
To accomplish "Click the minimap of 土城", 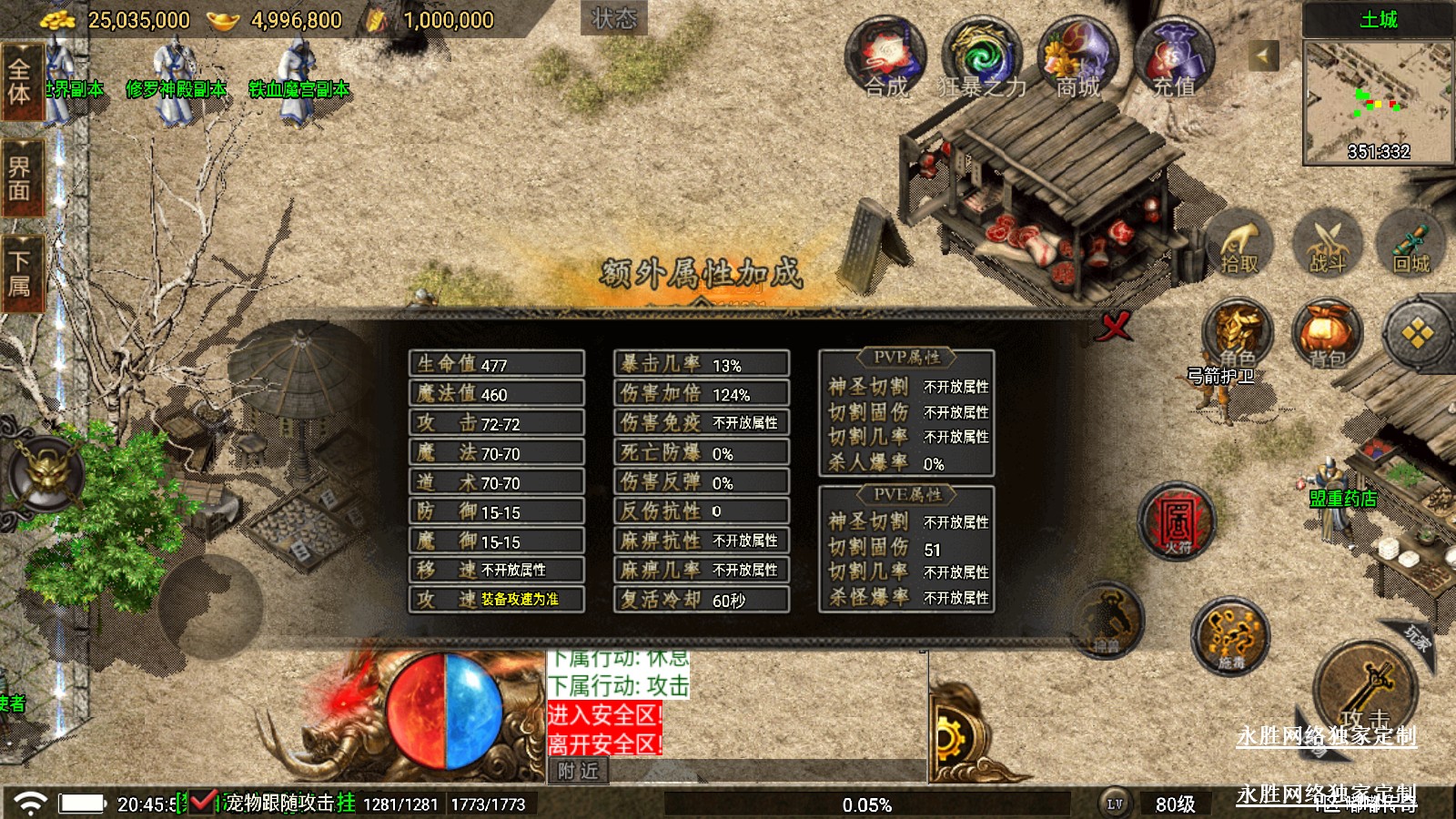I will 1378,102.
